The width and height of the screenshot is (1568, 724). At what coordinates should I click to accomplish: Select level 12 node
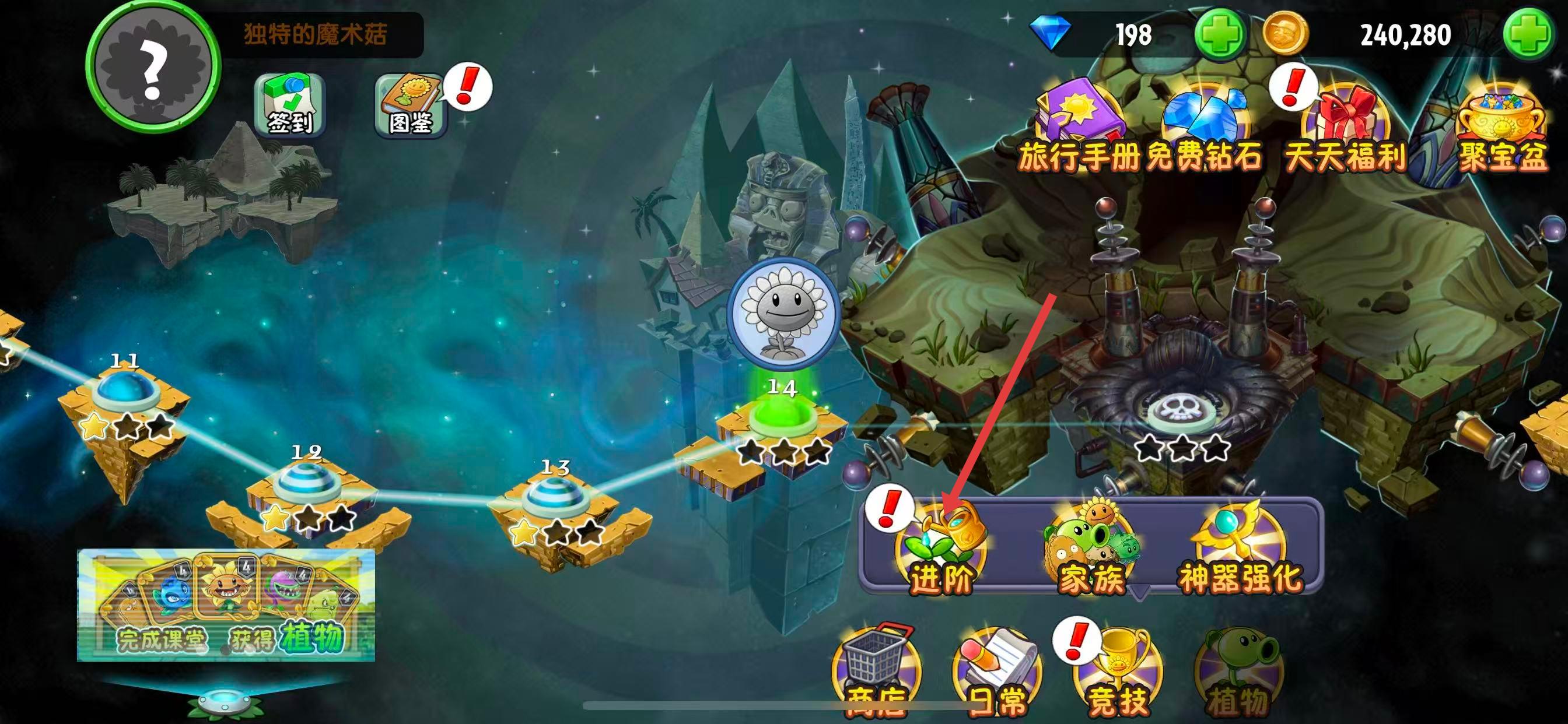(x=306, y=484)
